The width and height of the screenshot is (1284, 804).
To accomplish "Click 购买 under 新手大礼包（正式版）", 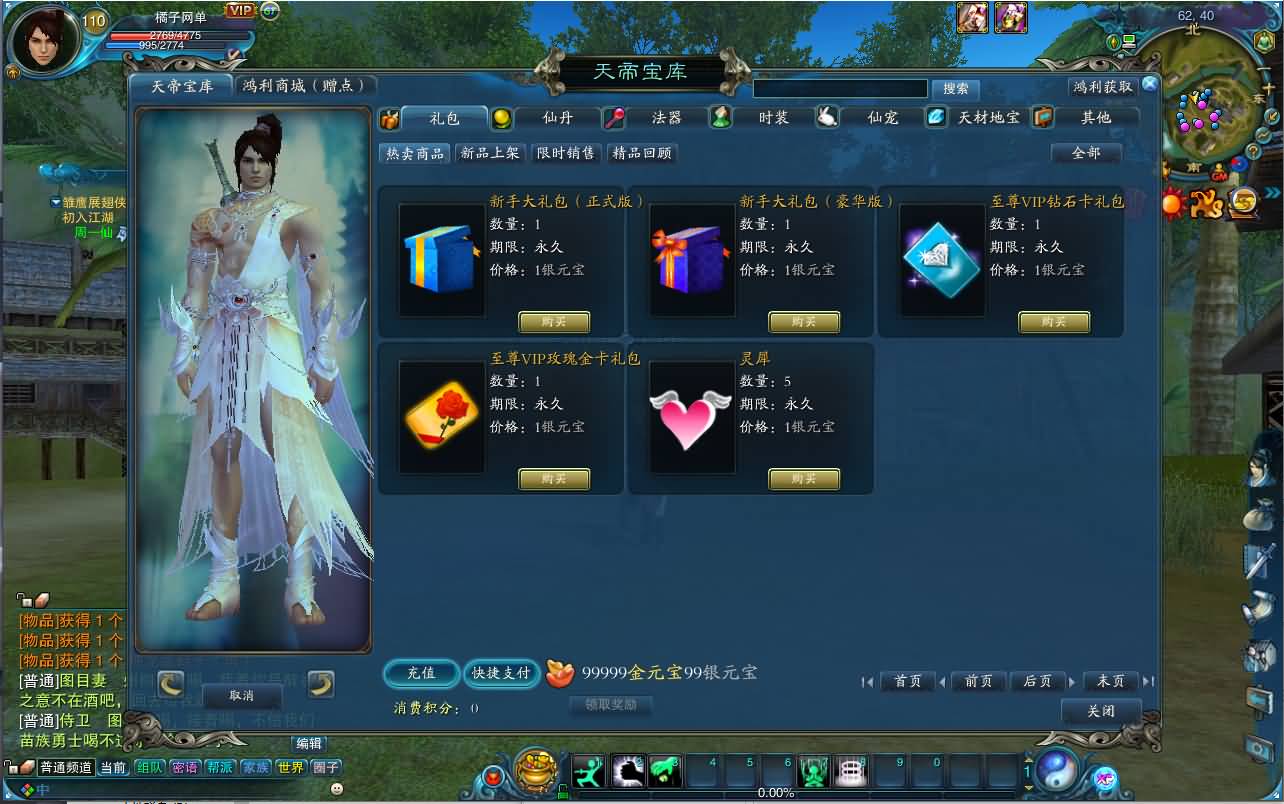I will click(556, 322).
